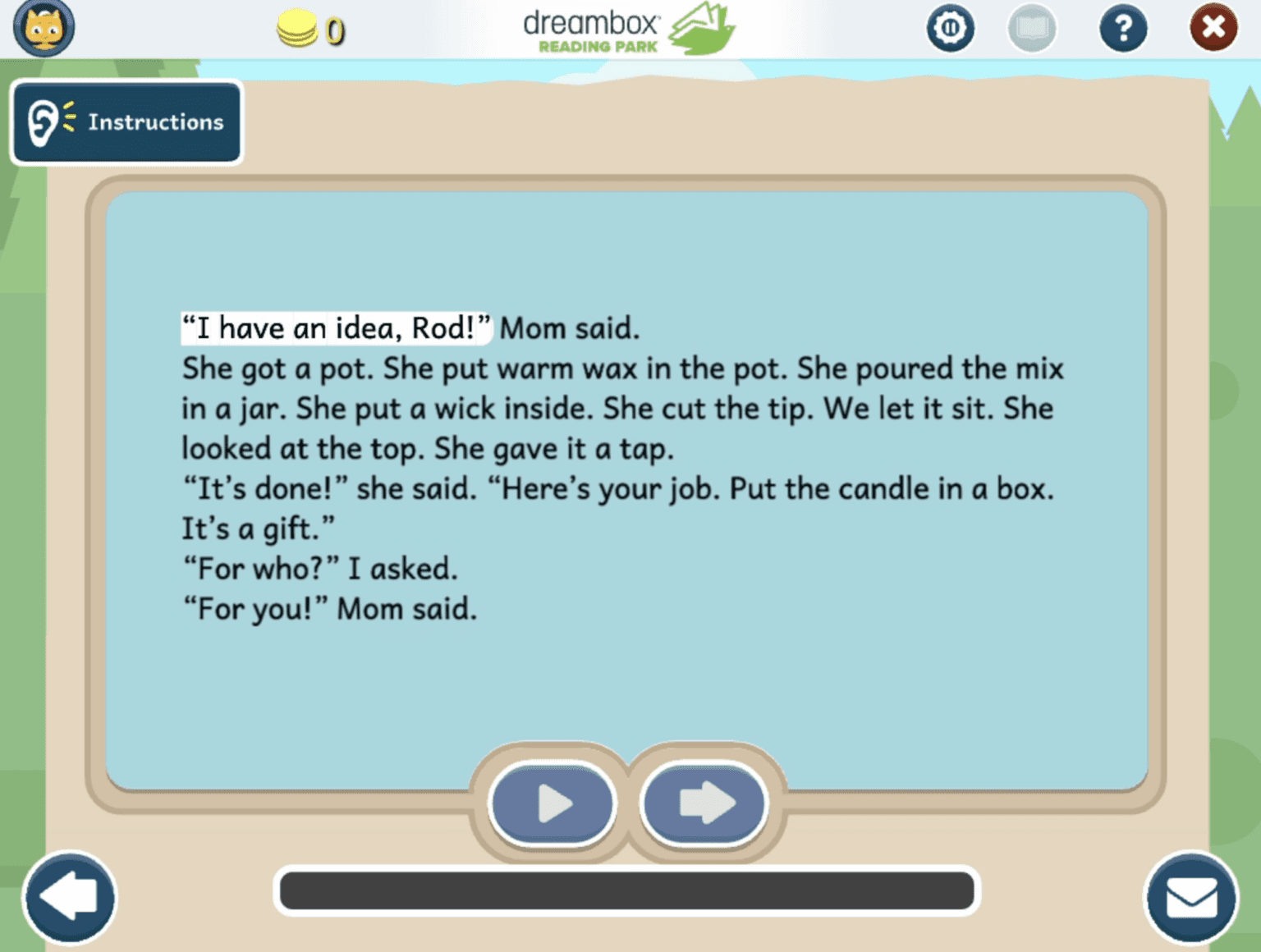
Task: Open the cat avatar profile
Action: [x=45, y=27]
